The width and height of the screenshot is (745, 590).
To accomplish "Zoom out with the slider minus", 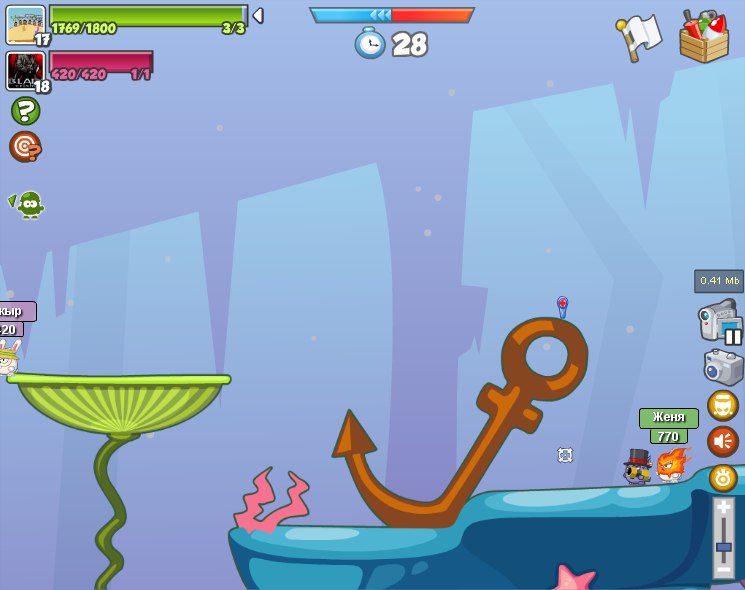I will point(724,569).
